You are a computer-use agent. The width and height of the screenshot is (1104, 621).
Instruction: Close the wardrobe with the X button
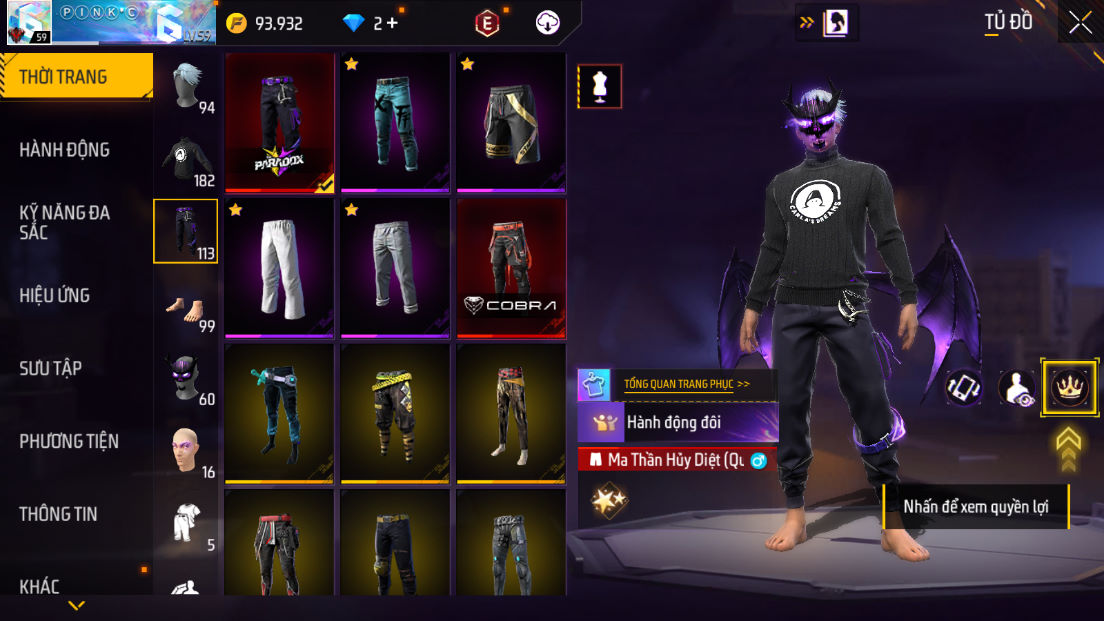[1080, 23]
